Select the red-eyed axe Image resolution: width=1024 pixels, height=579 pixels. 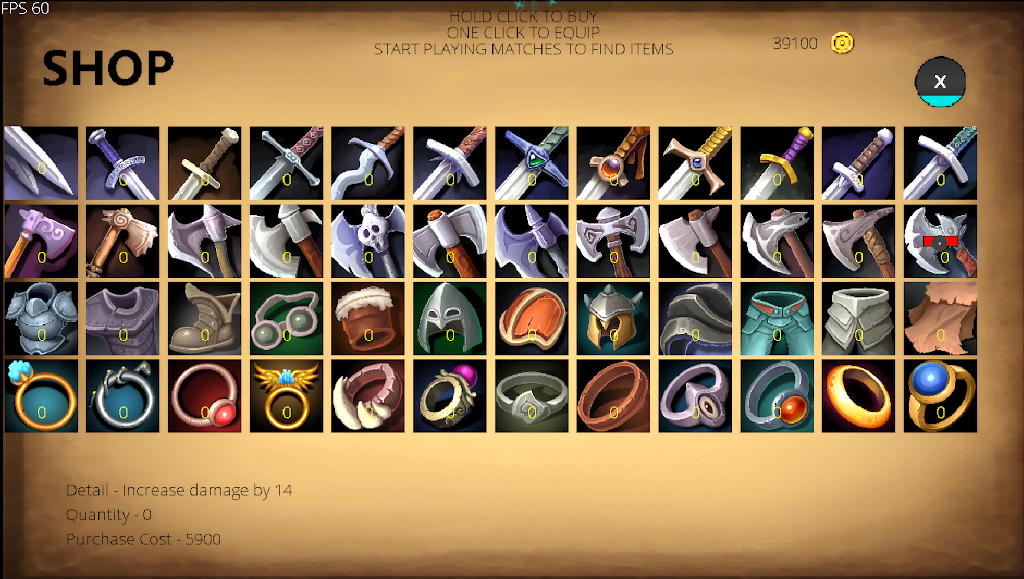[x=941, y=241]
